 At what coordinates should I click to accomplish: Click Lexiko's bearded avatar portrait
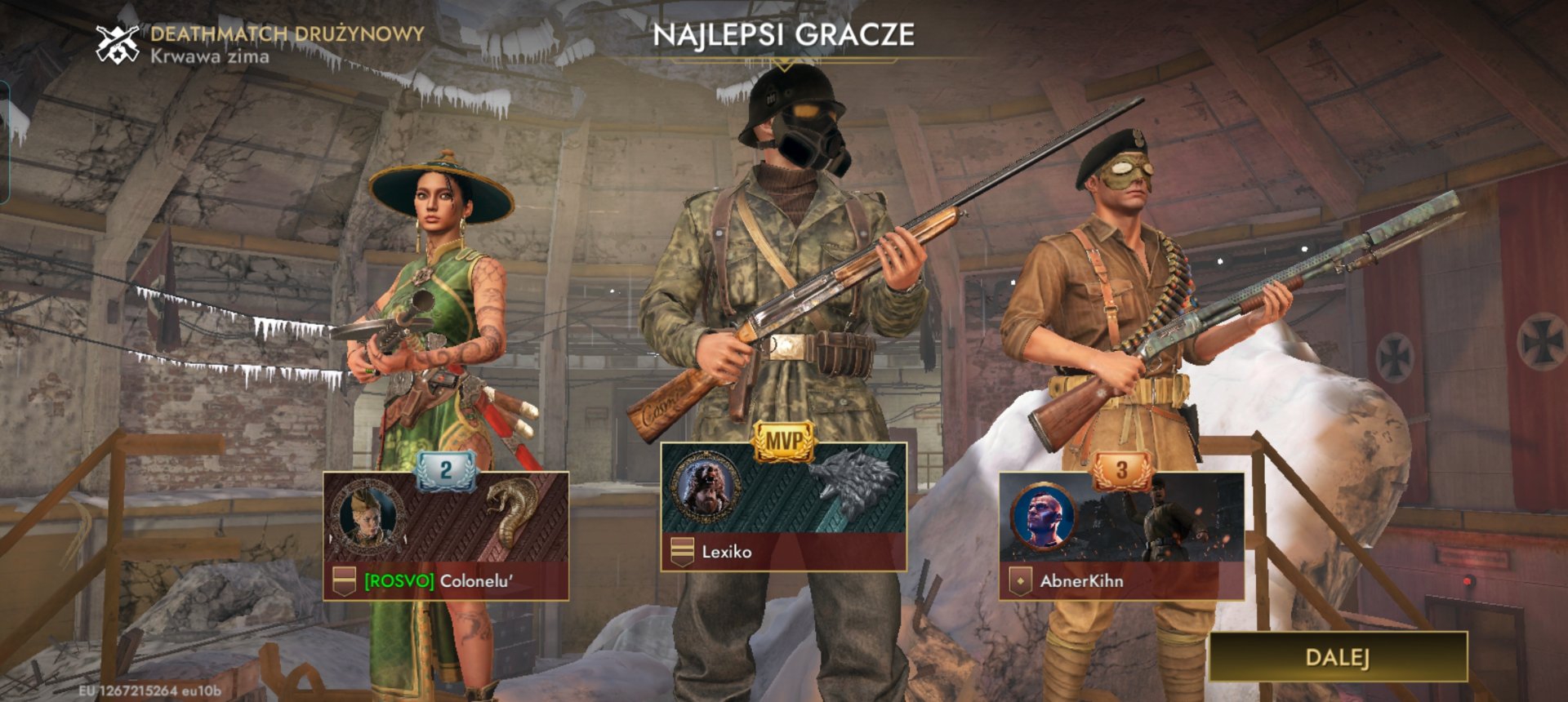tap(708, 487)
